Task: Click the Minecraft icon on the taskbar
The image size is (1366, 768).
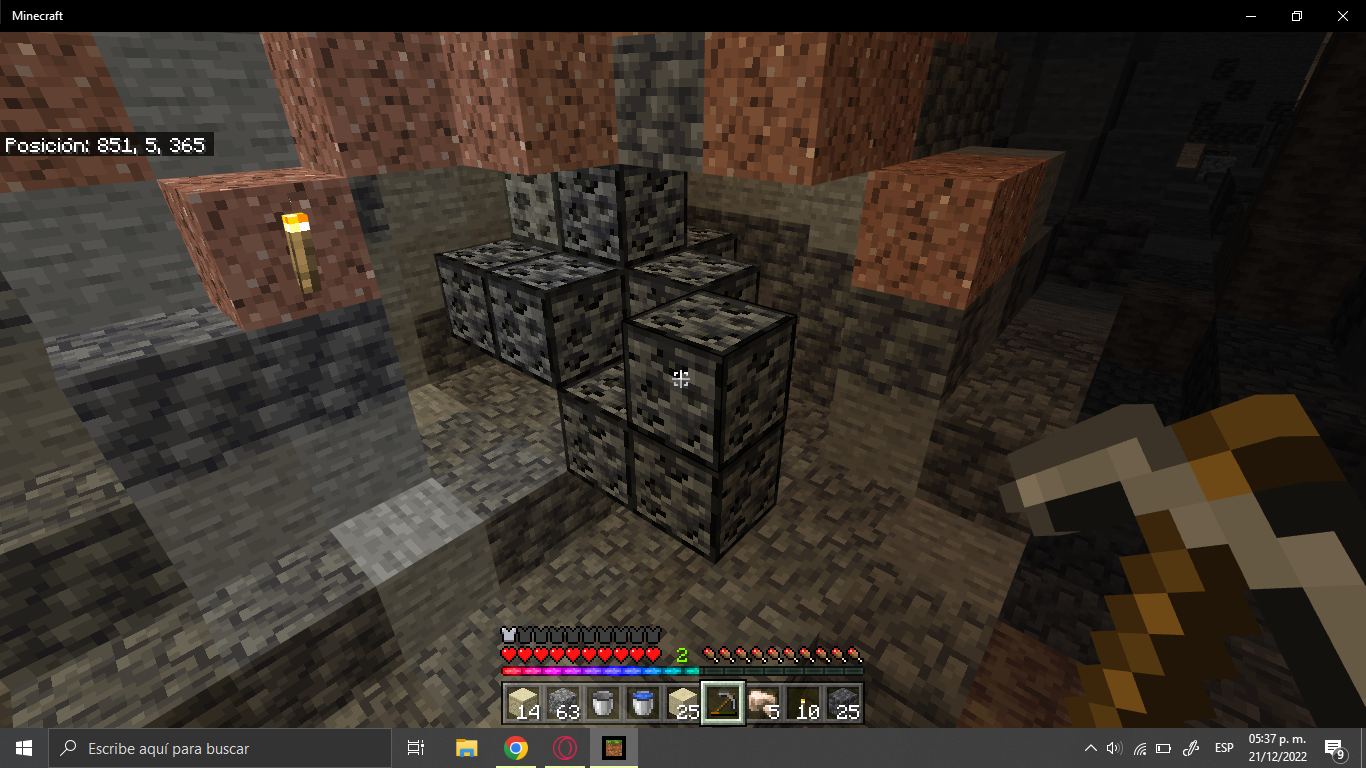Action: (x=613, y=747)
